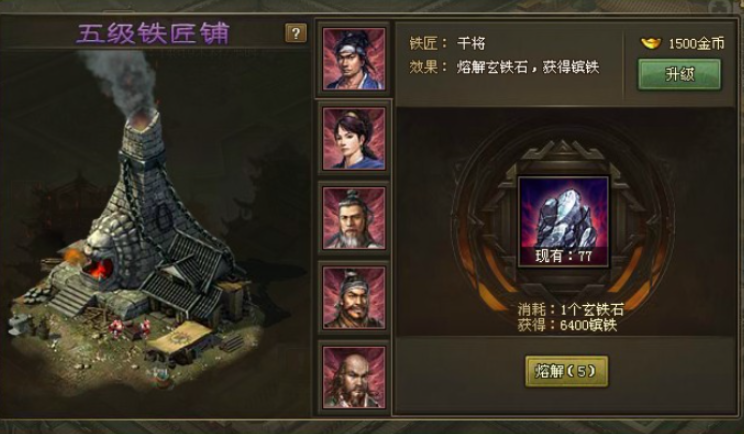Image resolution: width=744 pixels, height=434 pixels.
Task: Select the gray-bearded elder blacksmith portrait
Action: coord(354,215)
